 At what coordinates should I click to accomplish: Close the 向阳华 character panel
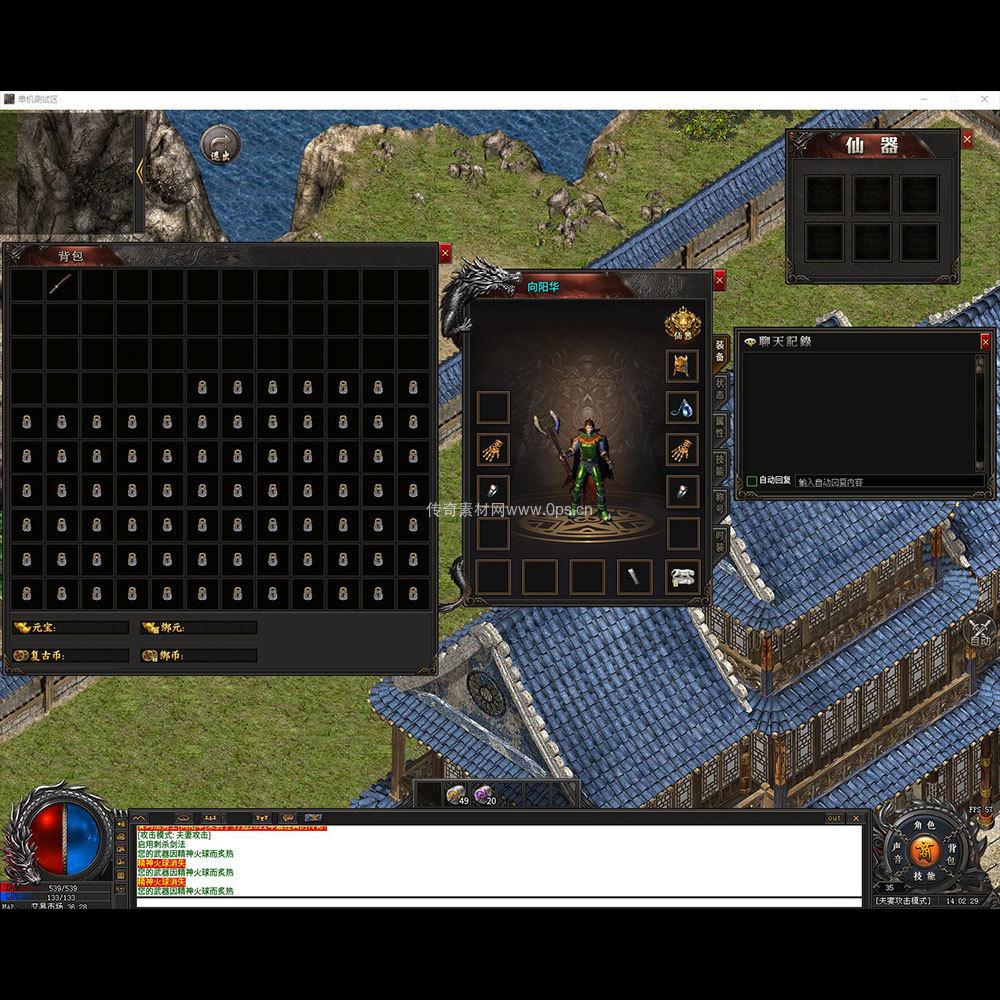tap(719, 280)
